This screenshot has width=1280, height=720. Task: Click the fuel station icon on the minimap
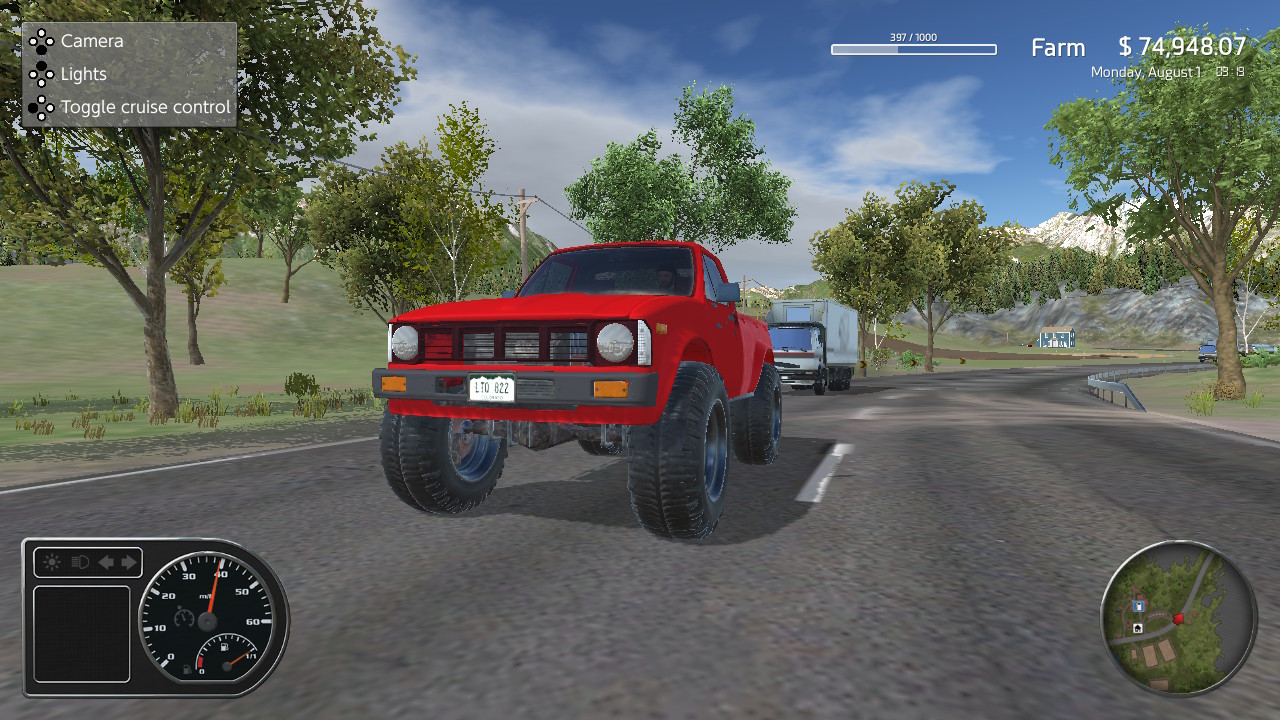click(1138, 606)
